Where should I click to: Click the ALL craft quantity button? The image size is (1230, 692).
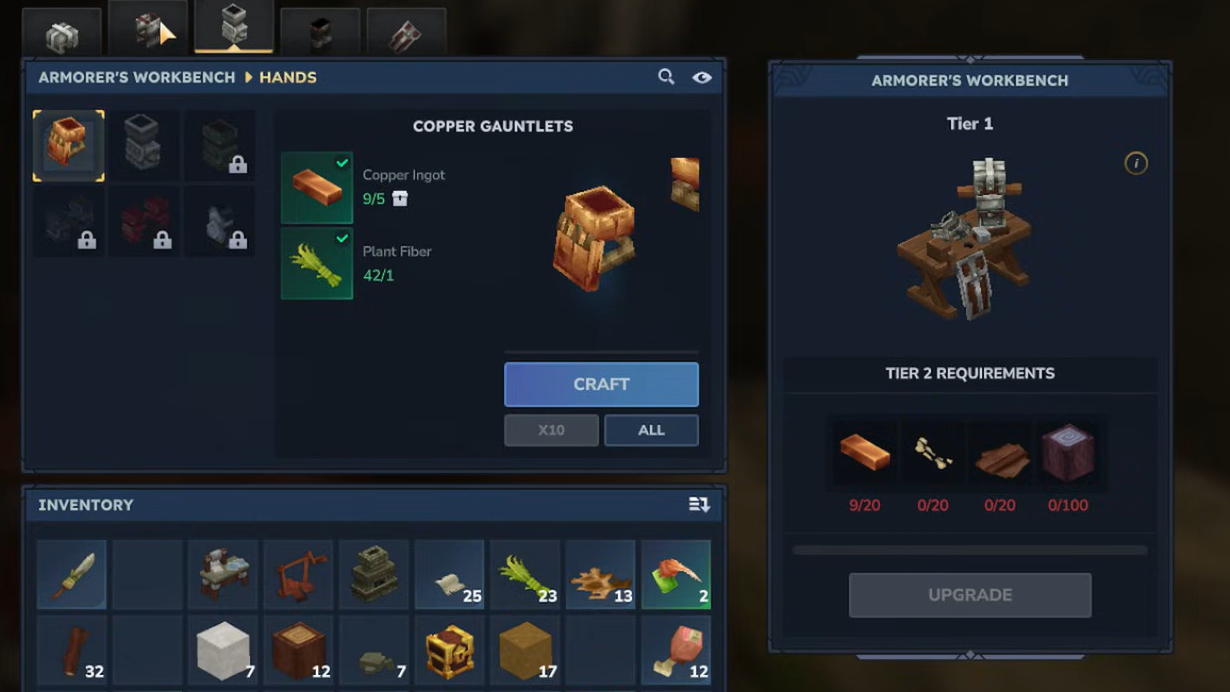[x=651, y=430]
